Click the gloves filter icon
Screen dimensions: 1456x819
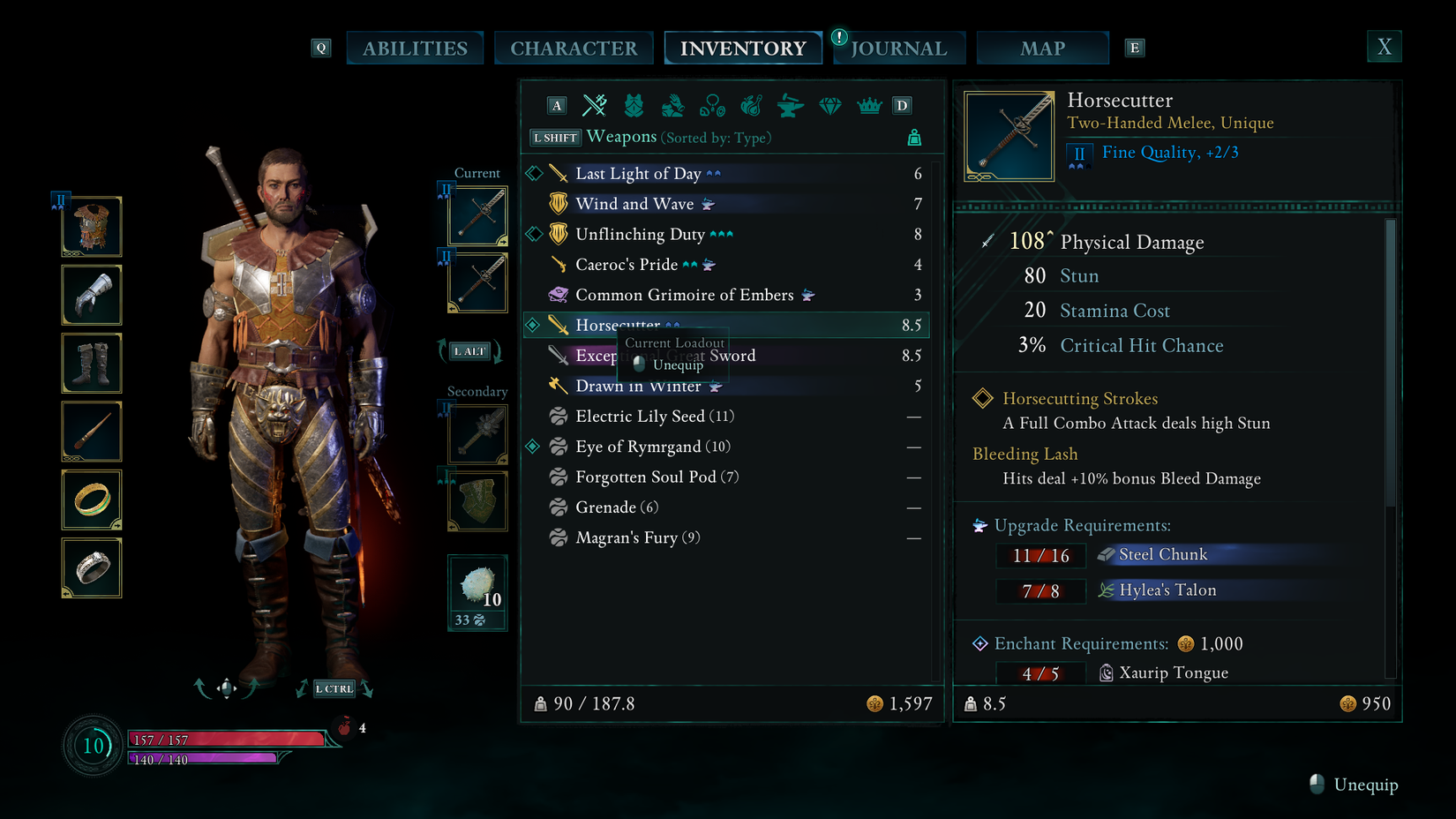(673, 105)
